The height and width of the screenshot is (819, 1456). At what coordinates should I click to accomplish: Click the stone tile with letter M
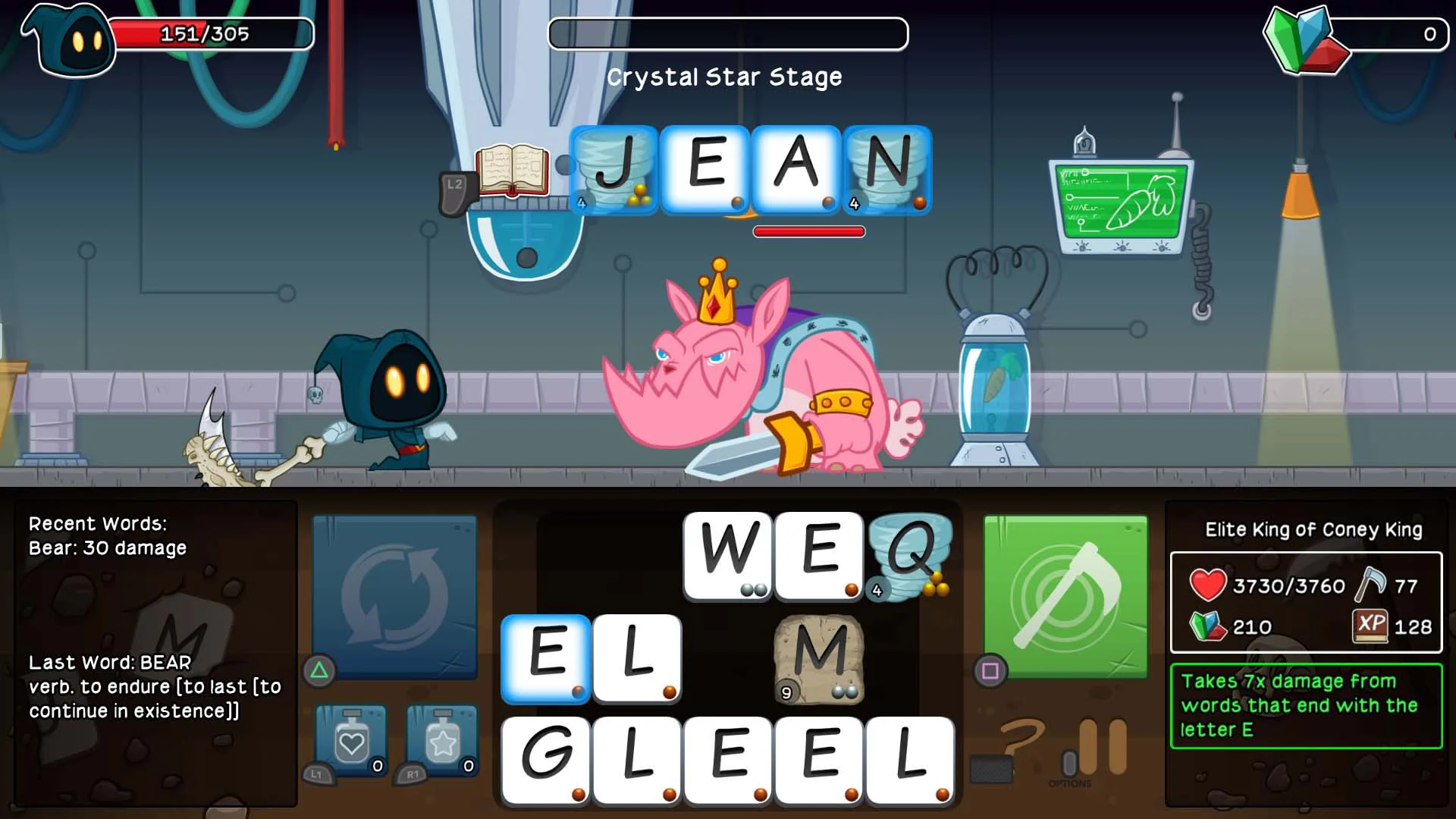[819, 660]
